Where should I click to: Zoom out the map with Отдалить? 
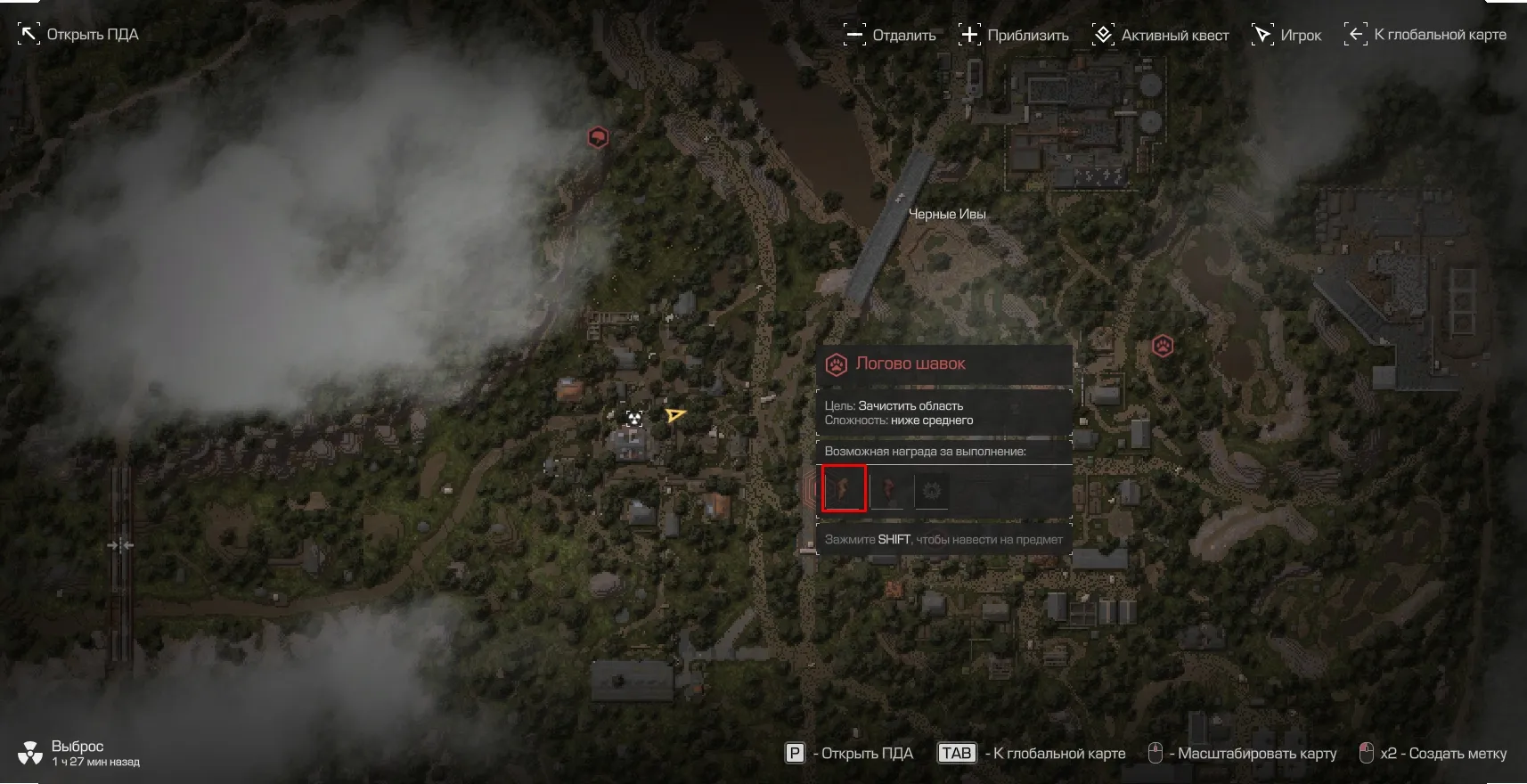pyautogui.click(x=889, y=35)
